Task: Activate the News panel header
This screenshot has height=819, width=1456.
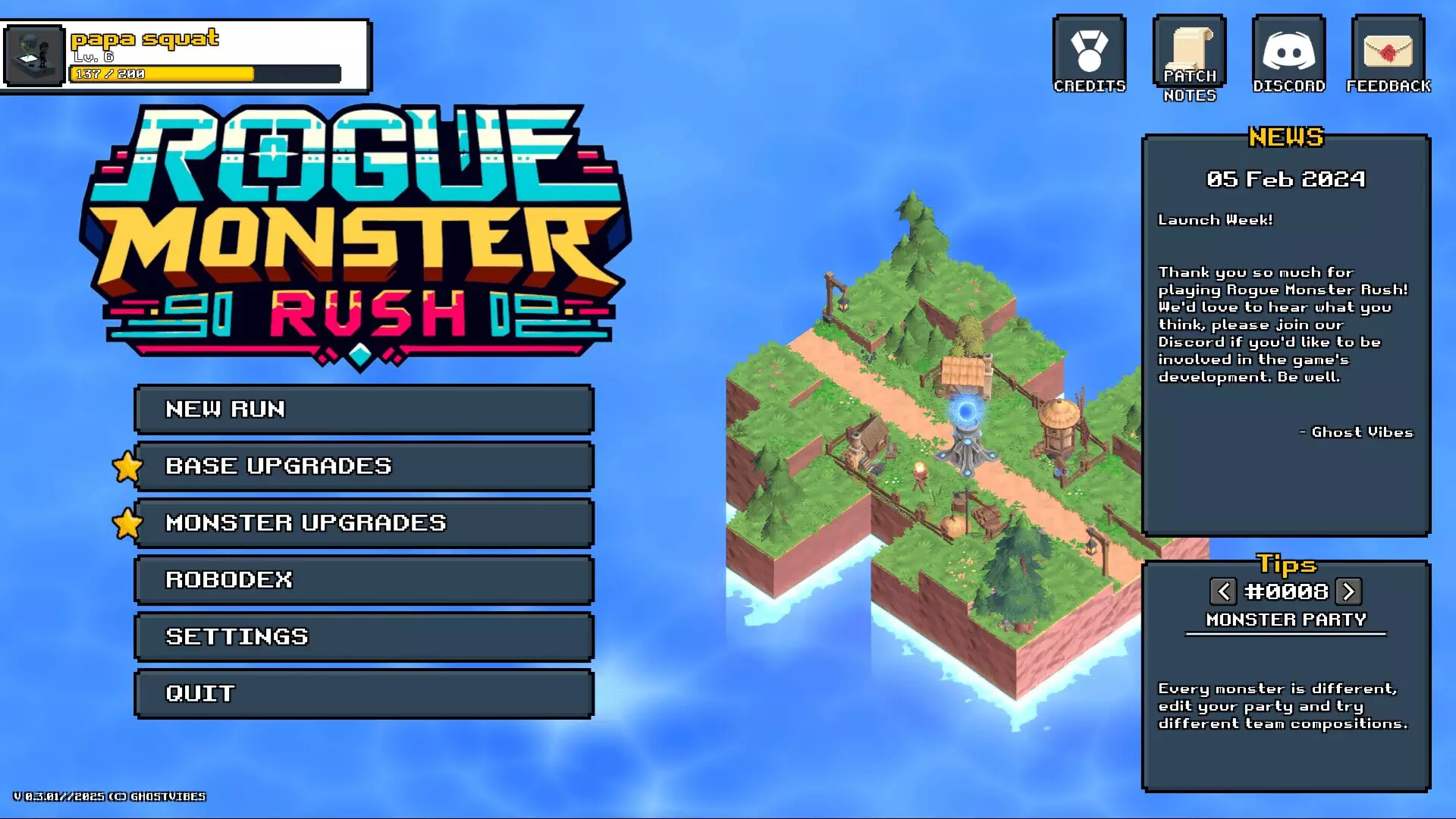Action: pos(1287,137)
